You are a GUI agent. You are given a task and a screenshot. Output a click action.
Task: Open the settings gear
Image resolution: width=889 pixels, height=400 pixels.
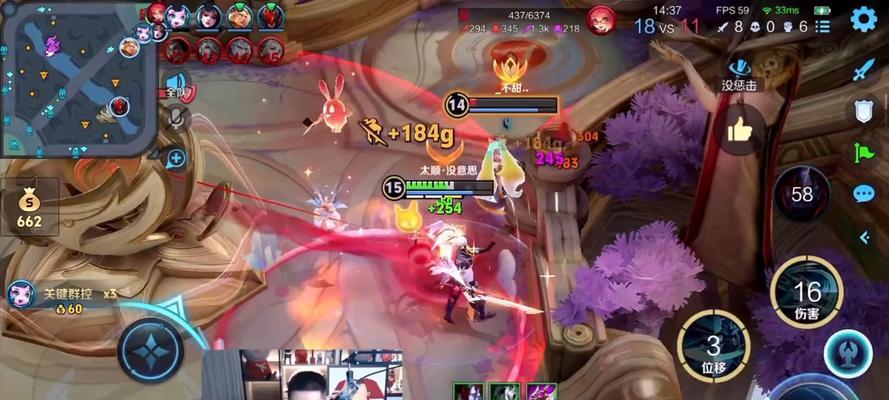864,21
